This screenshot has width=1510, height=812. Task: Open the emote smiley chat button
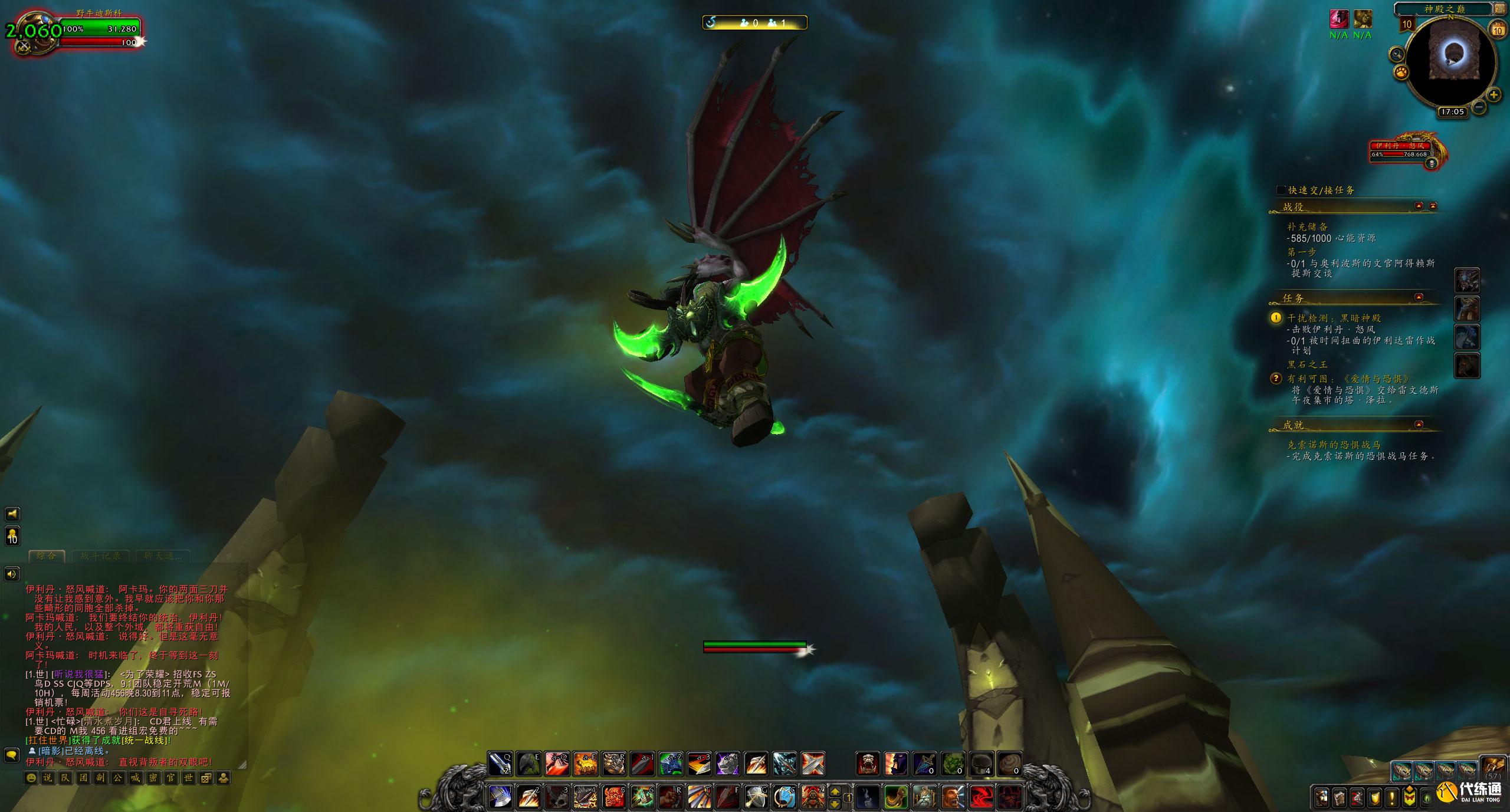[30, 778]
